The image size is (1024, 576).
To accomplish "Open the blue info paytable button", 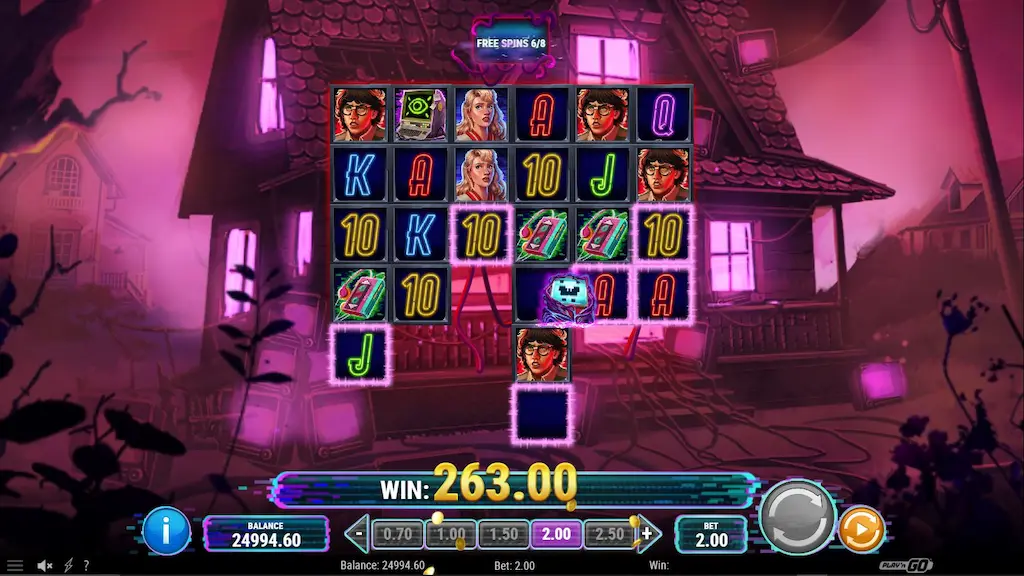I will click(166, 531).
